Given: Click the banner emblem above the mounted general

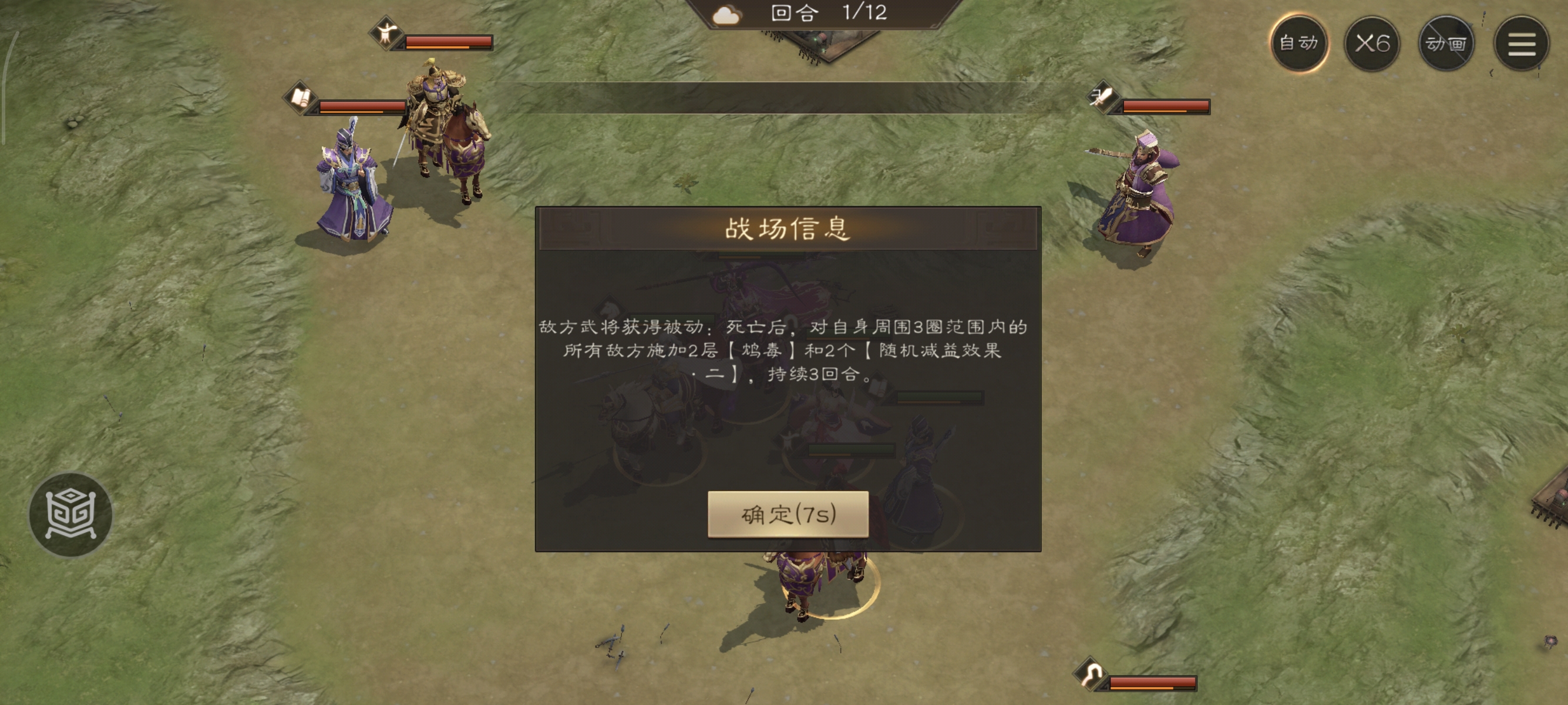Looking at the screenshot, I should [x=386, y=33].
